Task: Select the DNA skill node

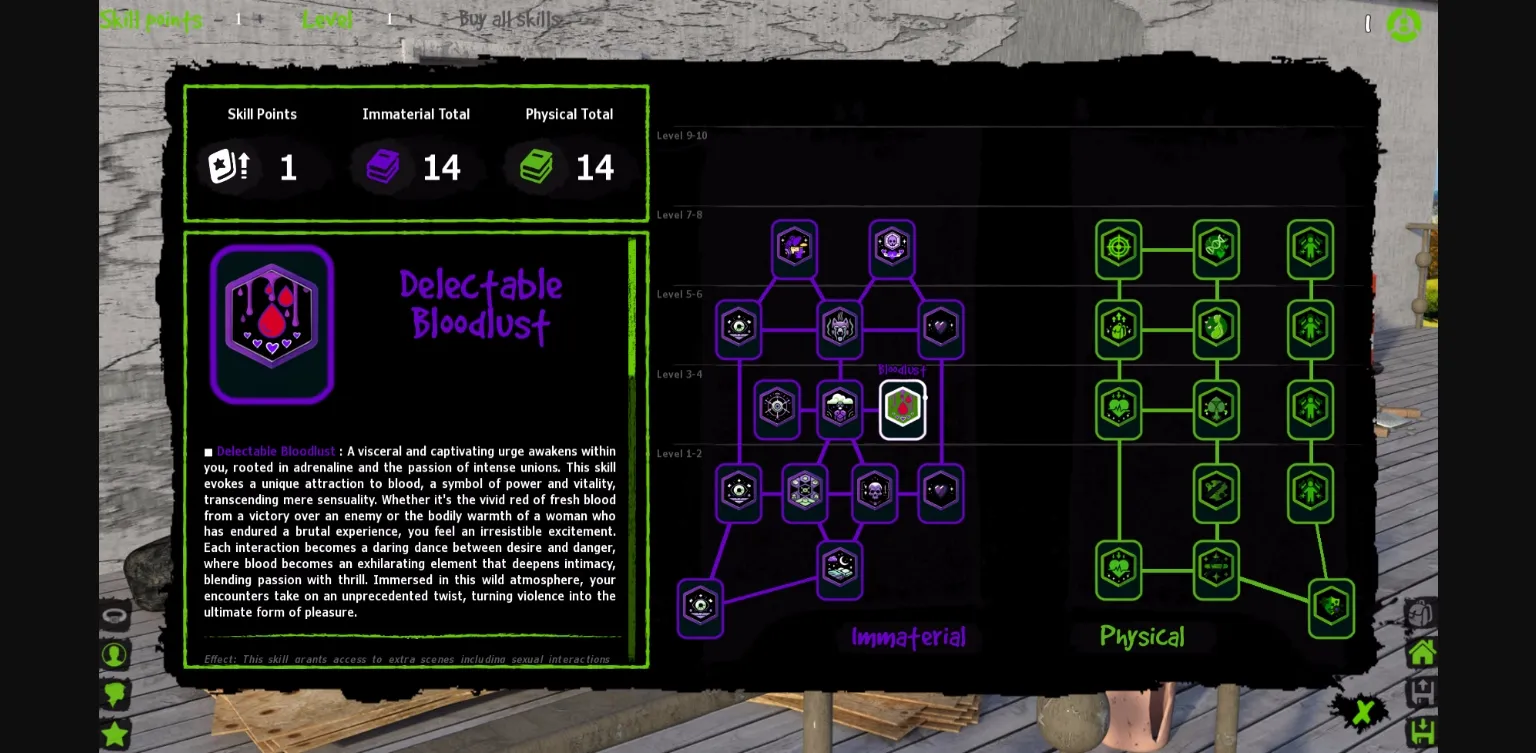Action: point(1216,249)
